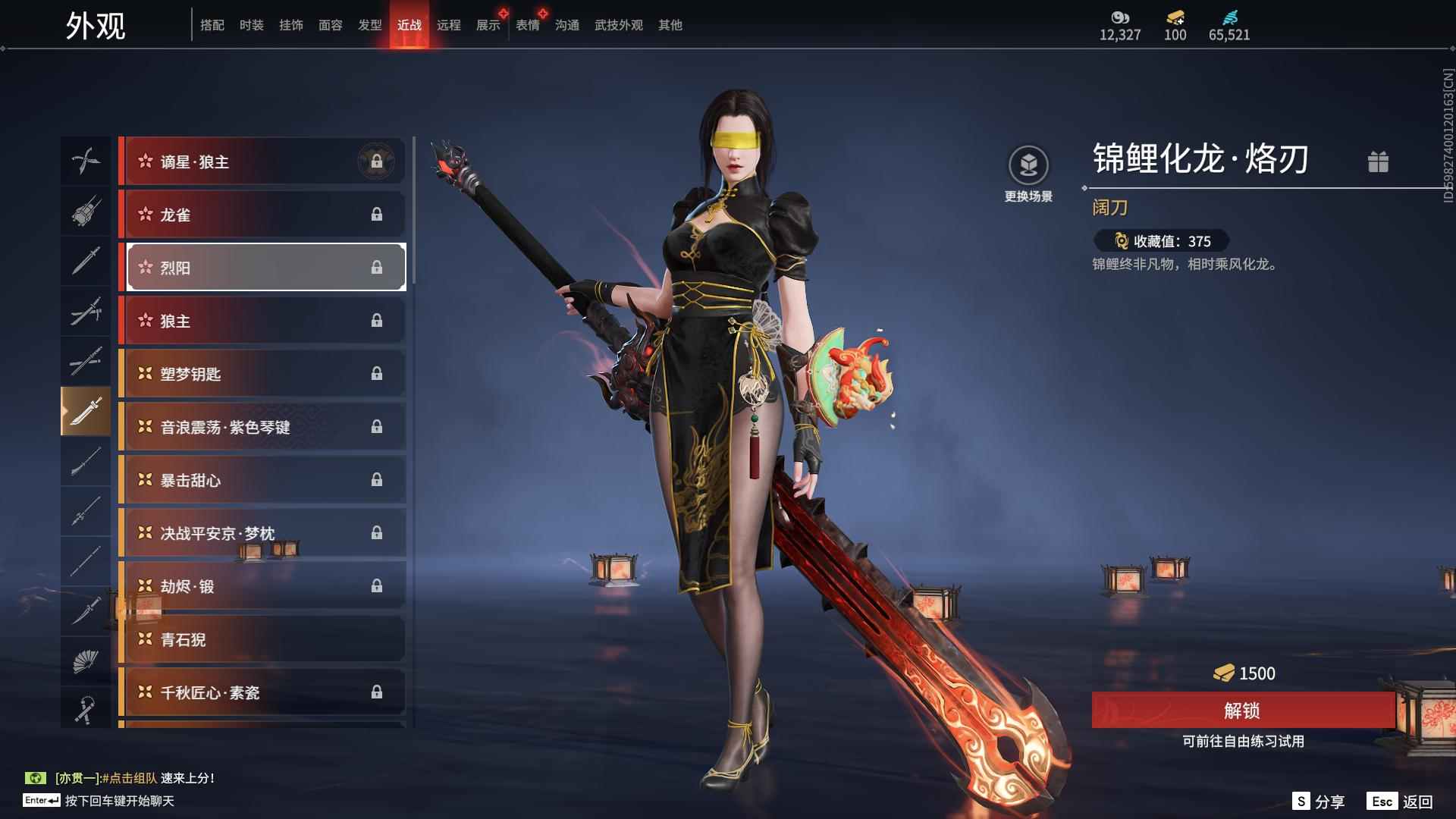Switch to the 远程 tab
Viewport: 1456px width, 819px height.
[450, 24]
